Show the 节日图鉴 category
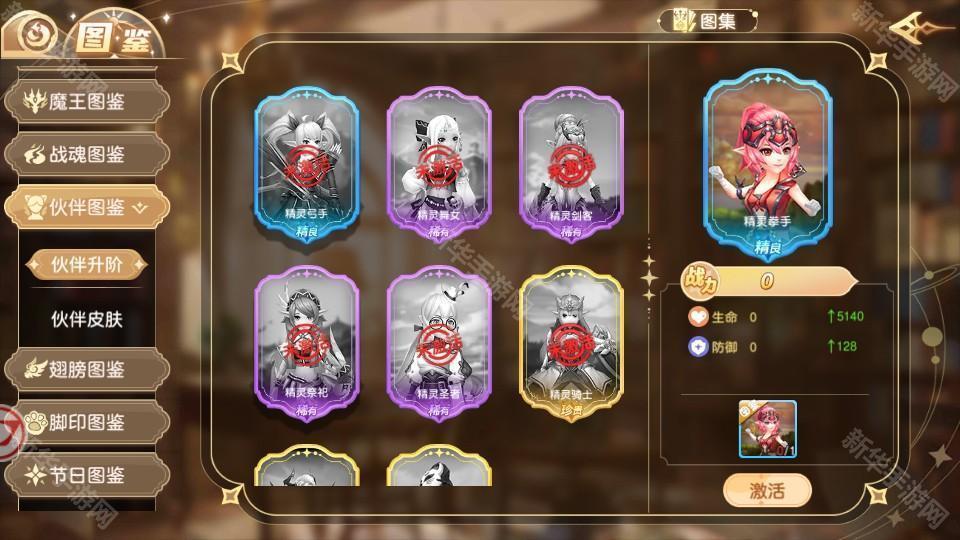Screen dimensions: 960x540 coord(85,474)
